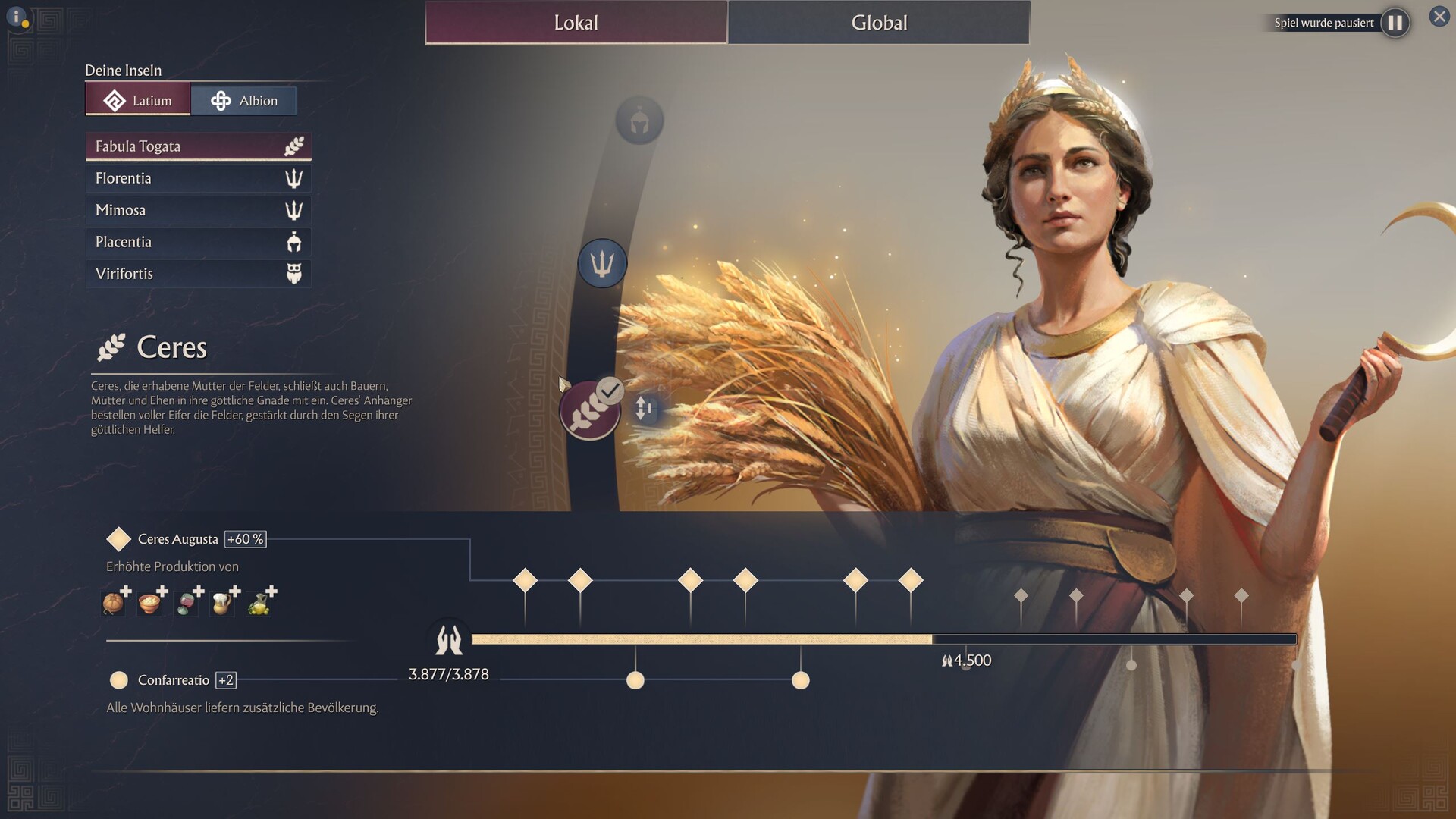1456x819 pixels.
Task: Choose the Latium region tab
Action: coord(138,101)
